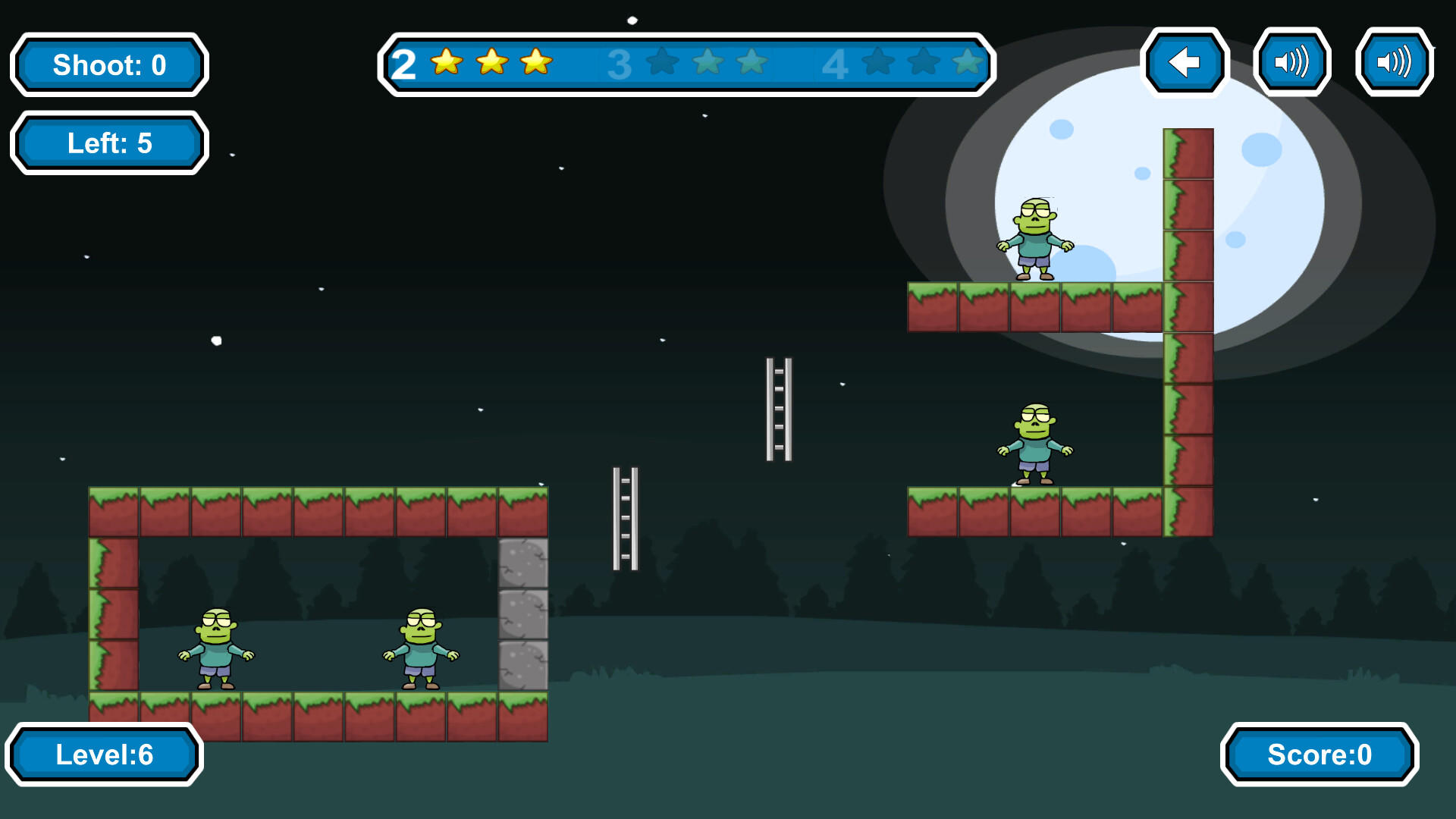Click the Score:0 display panel

[x=1319, y=755]
